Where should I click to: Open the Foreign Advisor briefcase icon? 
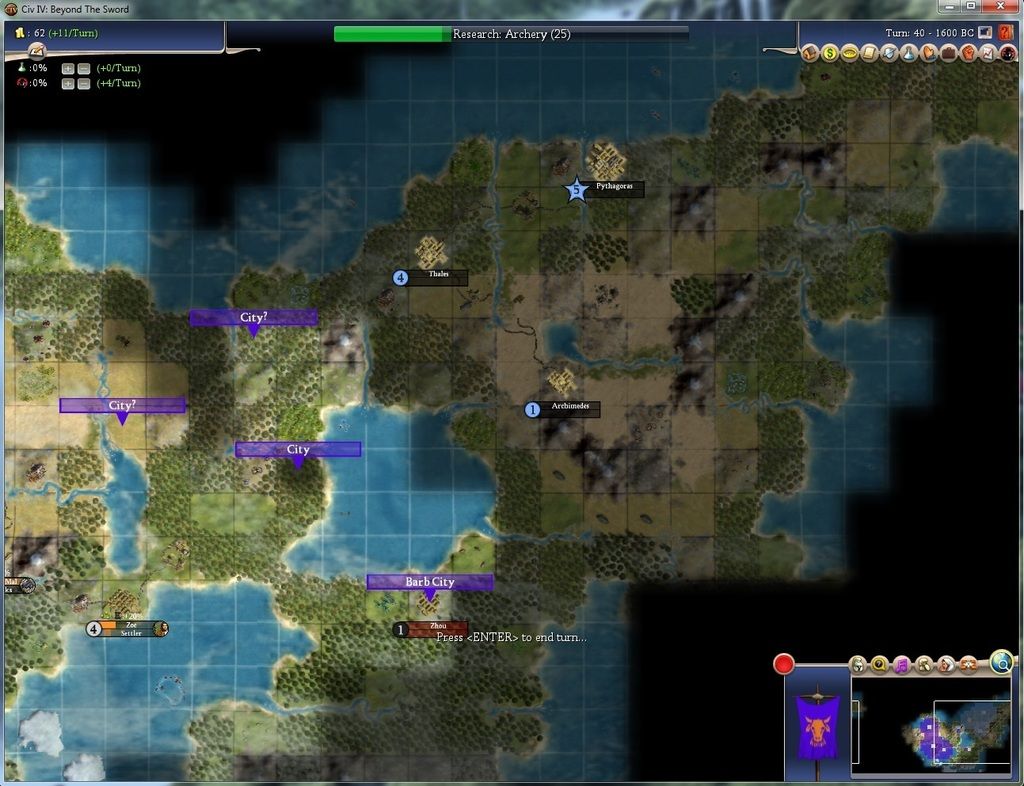[948, 53]
